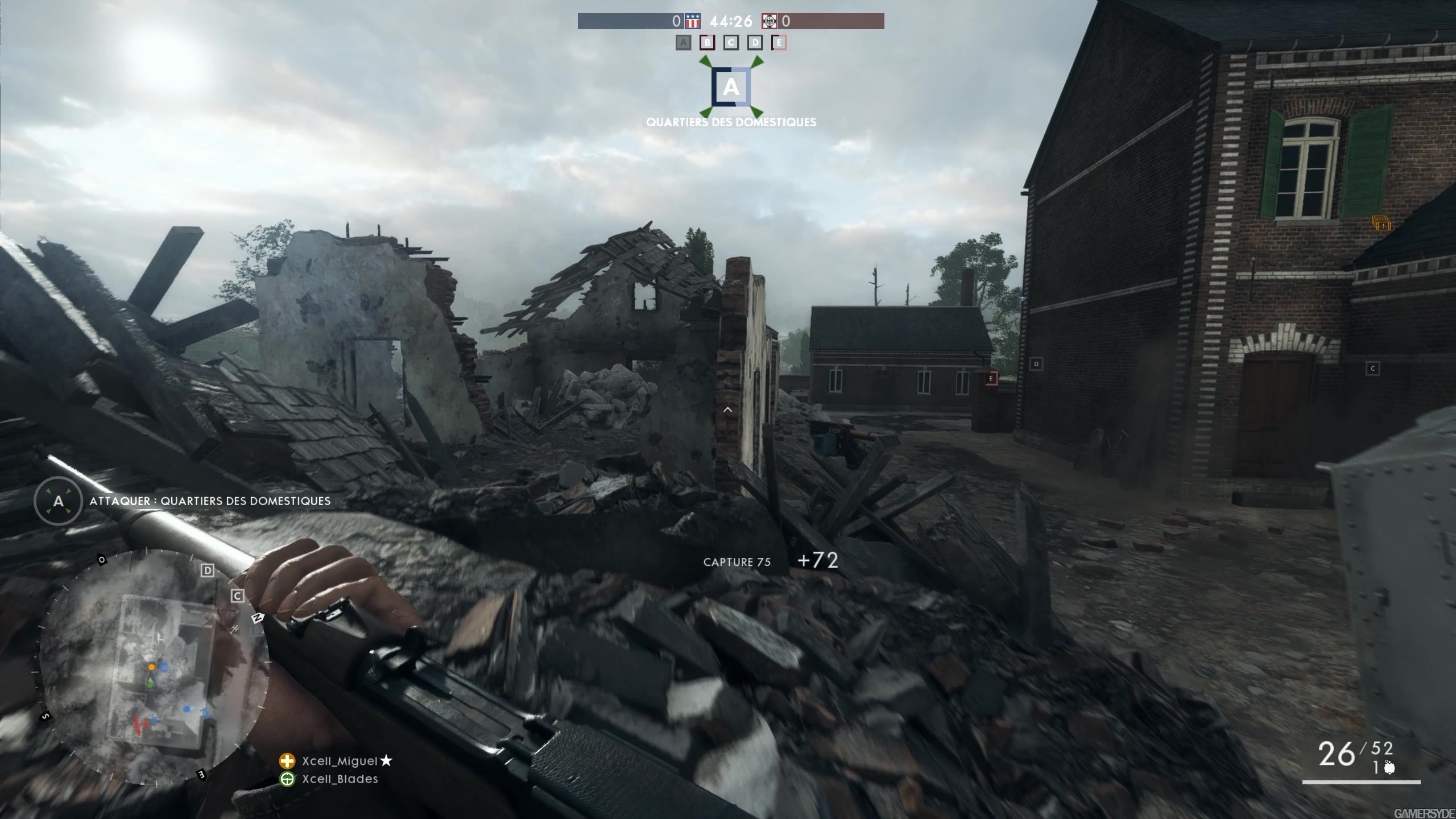Toggle the squad leader star next to Xcell_Miguel

389,760
